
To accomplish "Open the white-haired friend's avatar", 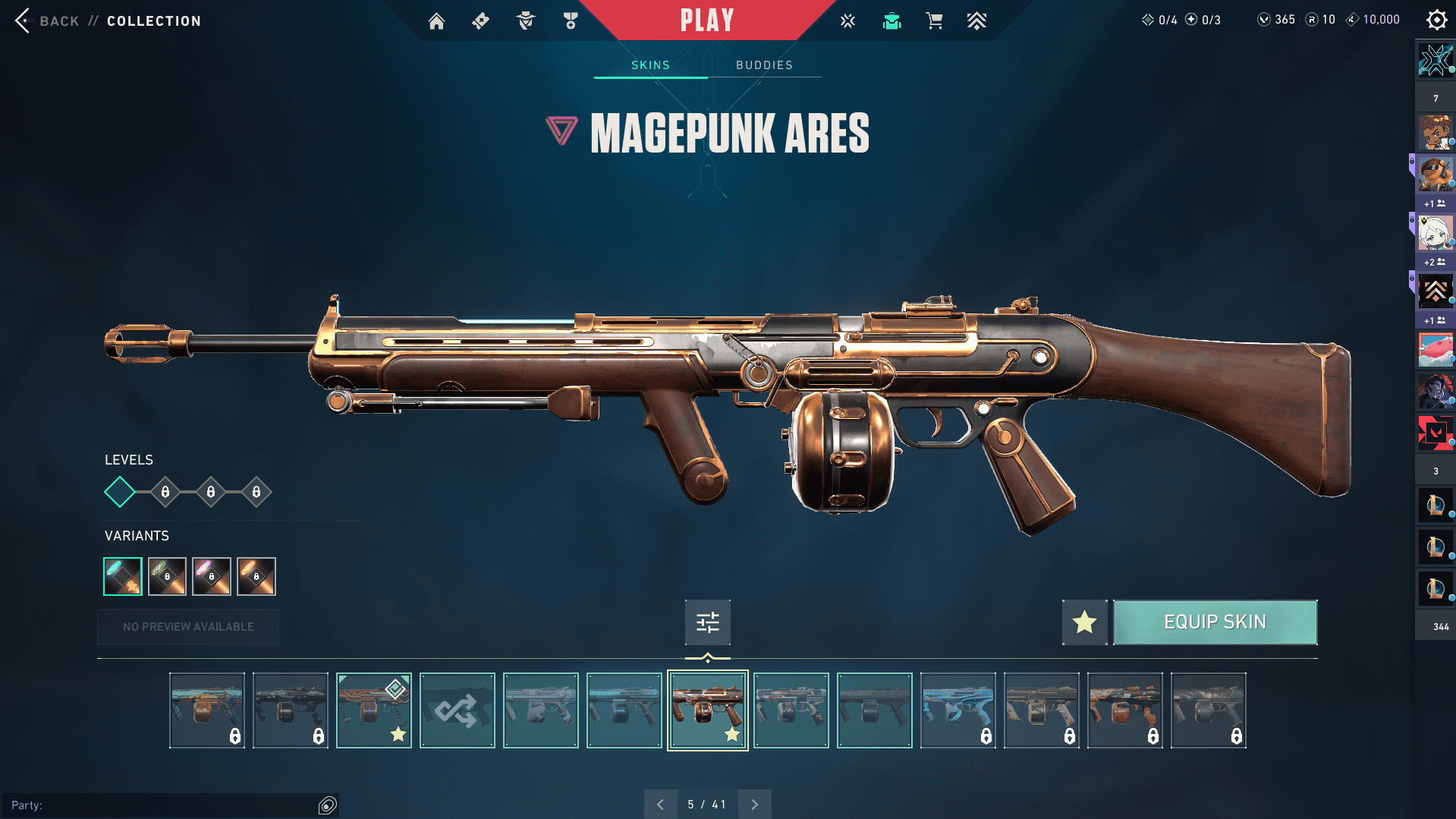I will pos(1435,233).
